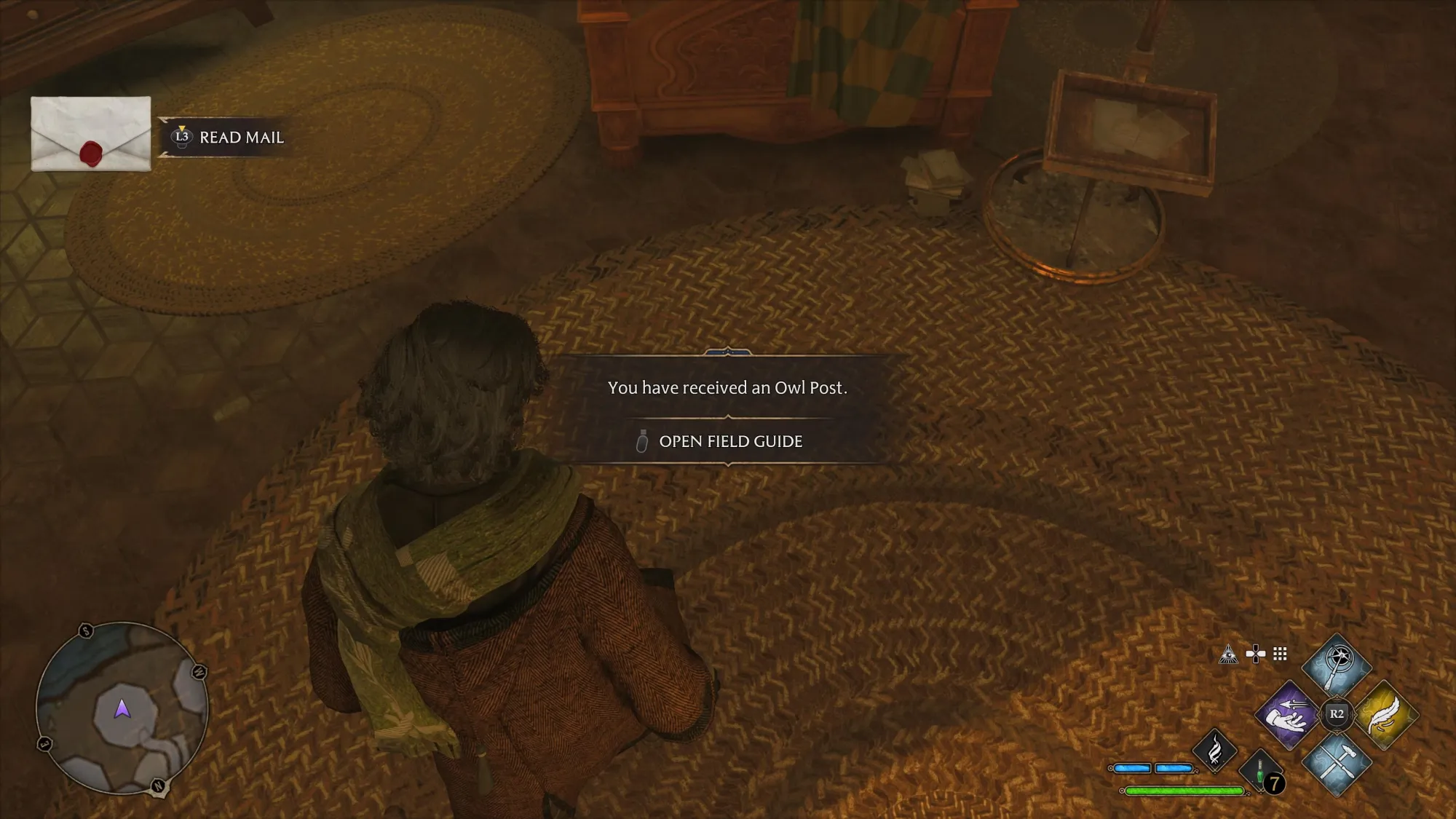Open the spell set grid icon

[x=1280, y=654]
